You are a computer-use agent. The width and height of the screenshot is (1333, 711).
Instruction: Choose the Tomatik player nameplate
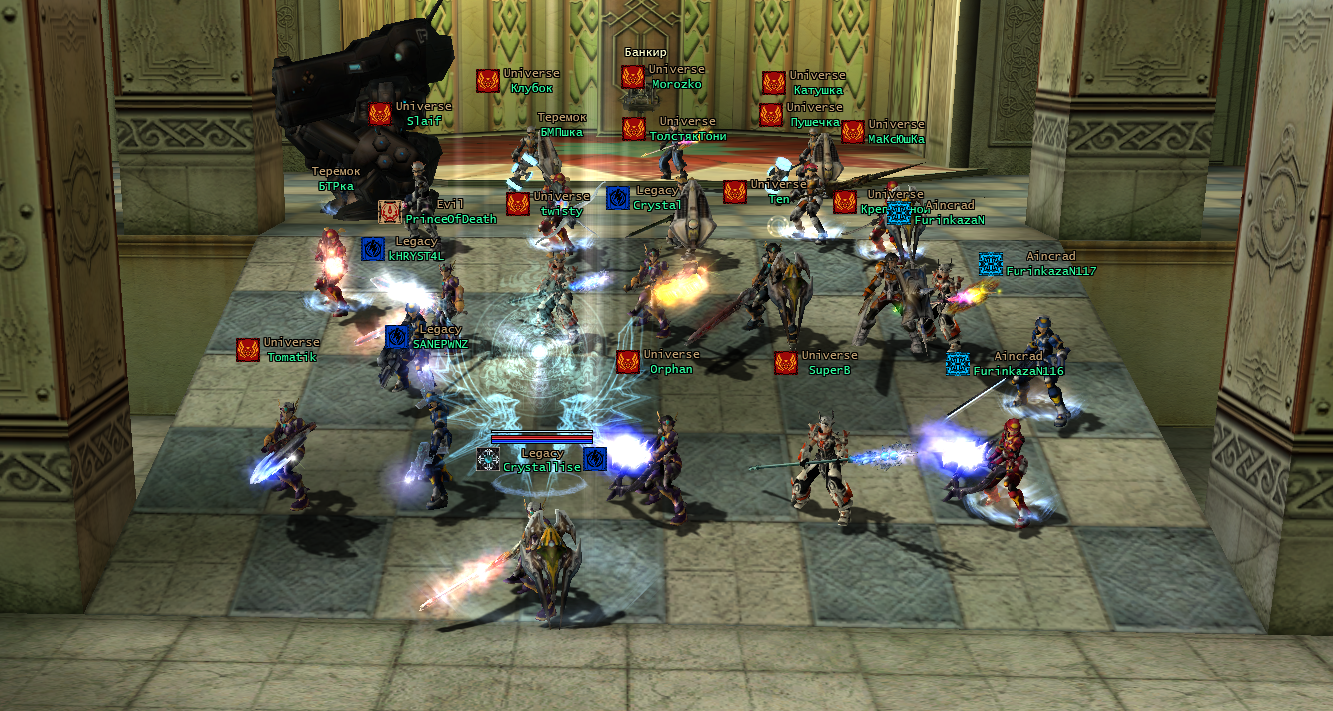291,357
